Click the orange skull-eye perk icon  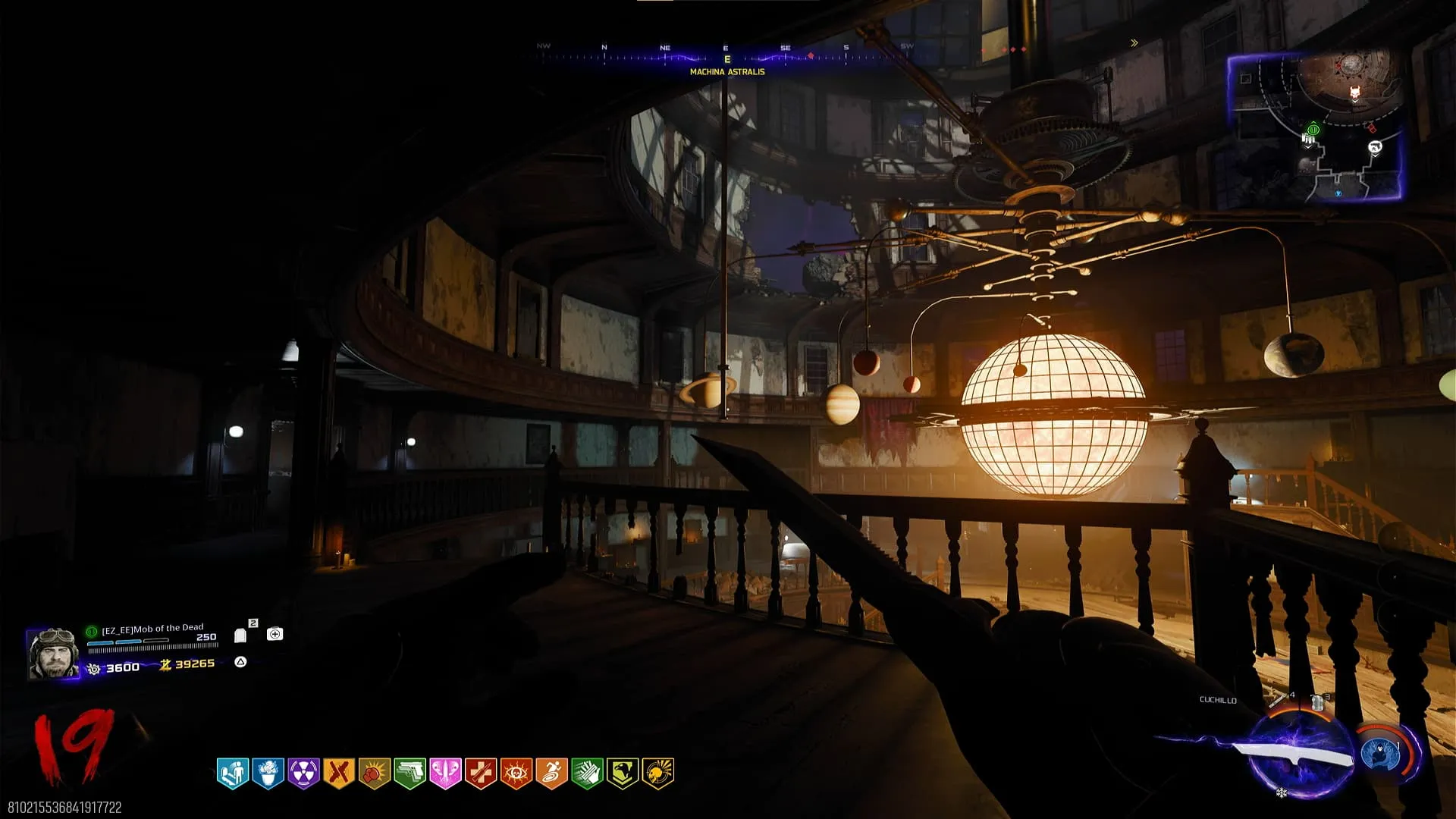coord(516,773)
